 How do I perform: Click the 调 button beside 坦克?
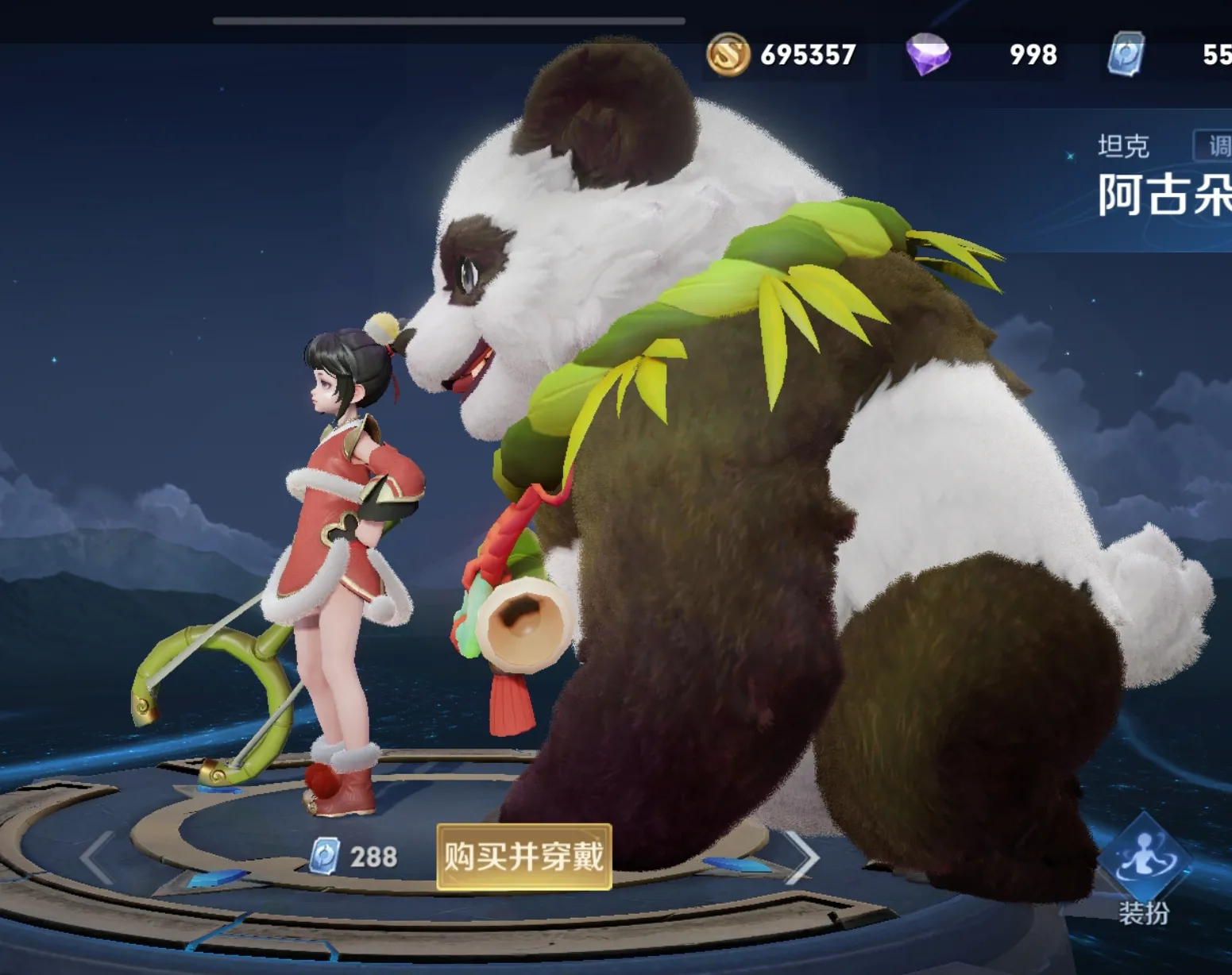click(x=1215, y=146)
